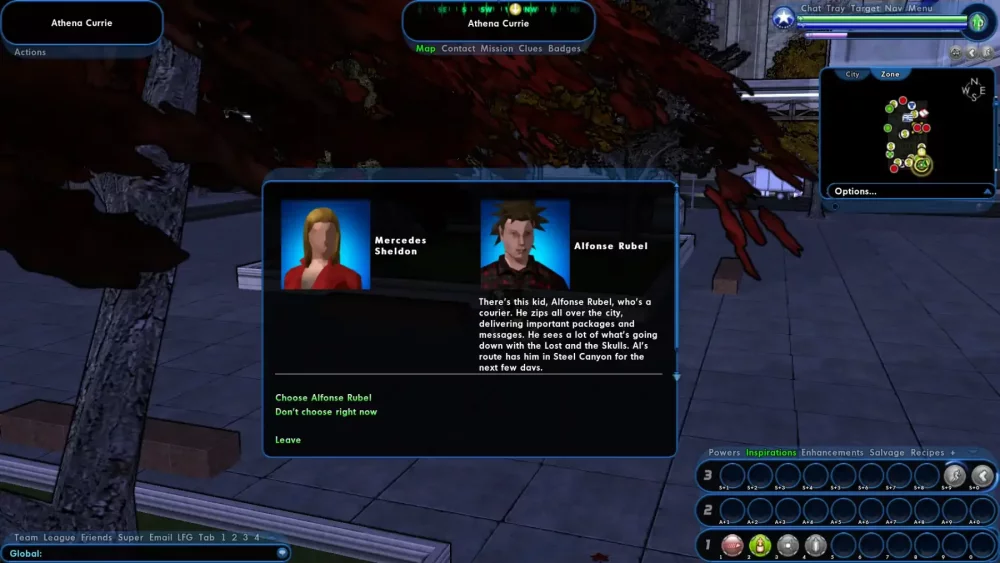Open the Actions menu under target name

[x=30, y=53]
